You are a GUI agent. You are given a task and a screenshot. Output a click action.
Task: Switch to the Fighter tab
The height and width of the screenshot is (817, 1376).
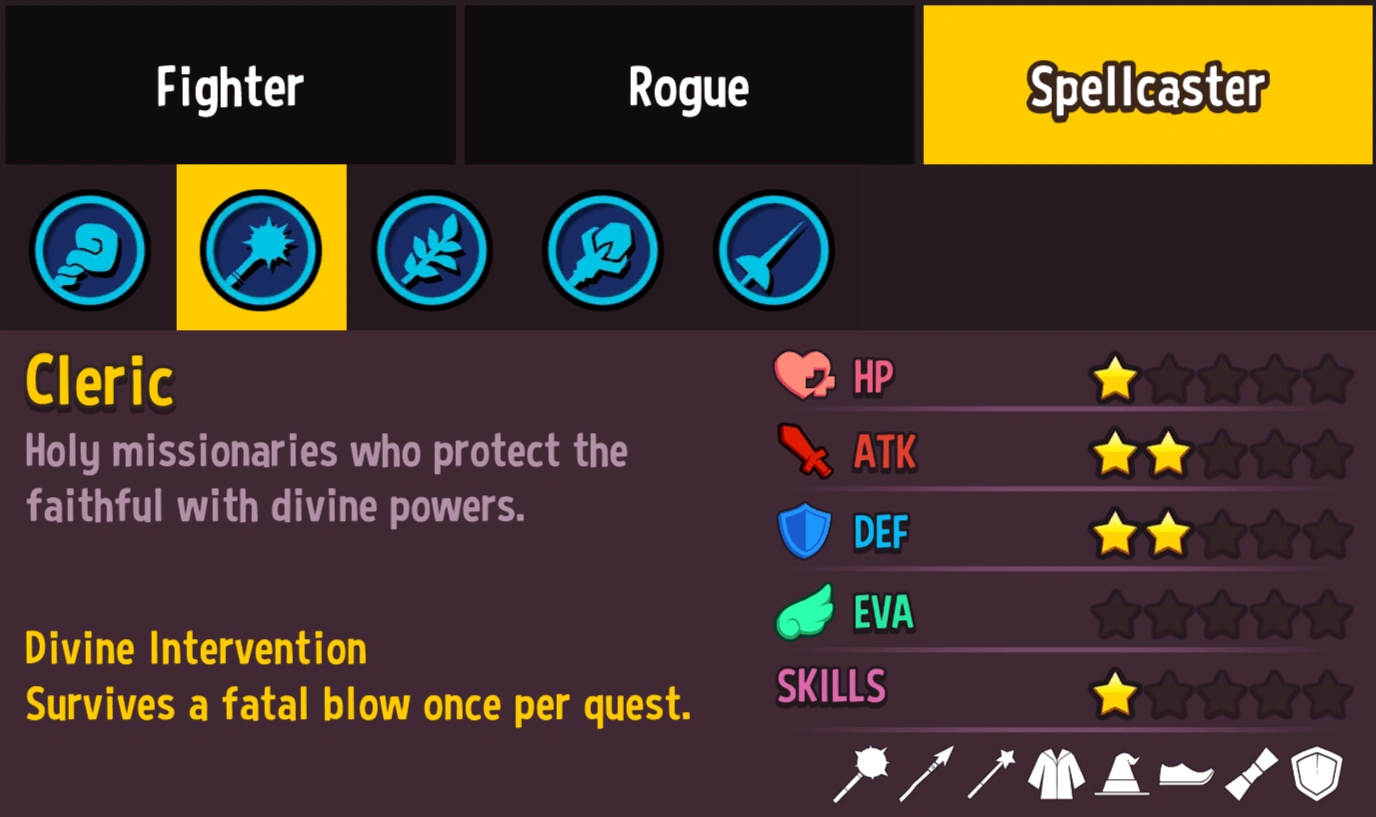230,85
